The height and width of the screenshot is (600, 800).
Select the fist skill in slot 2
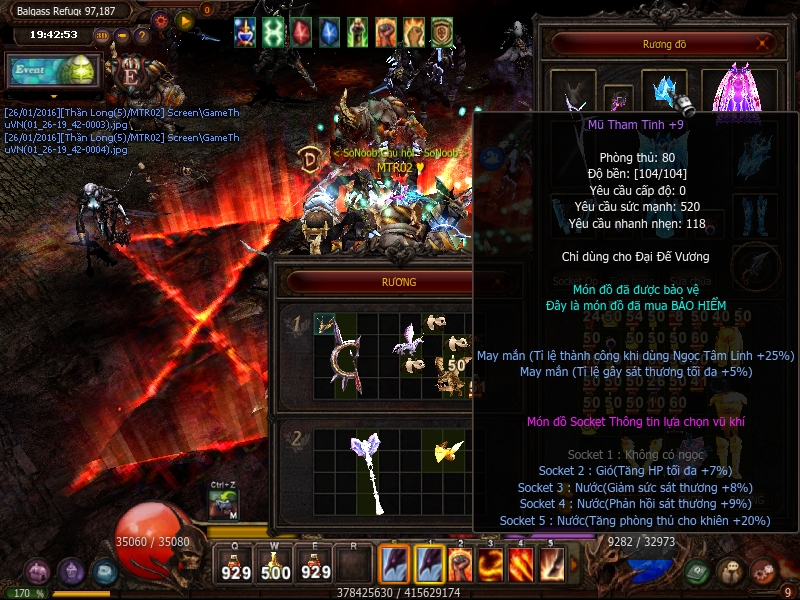tap(461, 565)
